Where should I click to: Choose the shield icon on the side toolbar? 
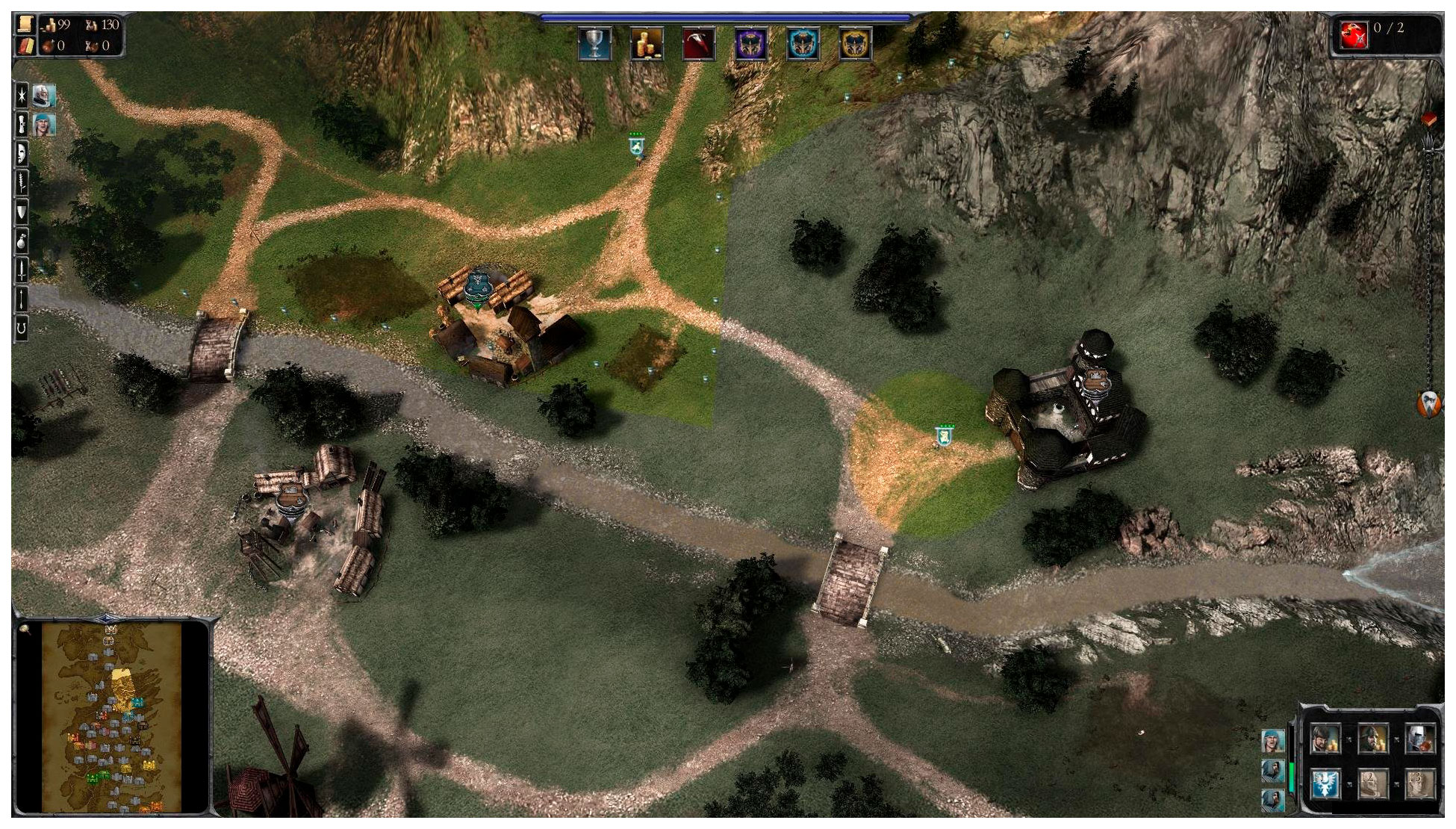click(22, 212)
